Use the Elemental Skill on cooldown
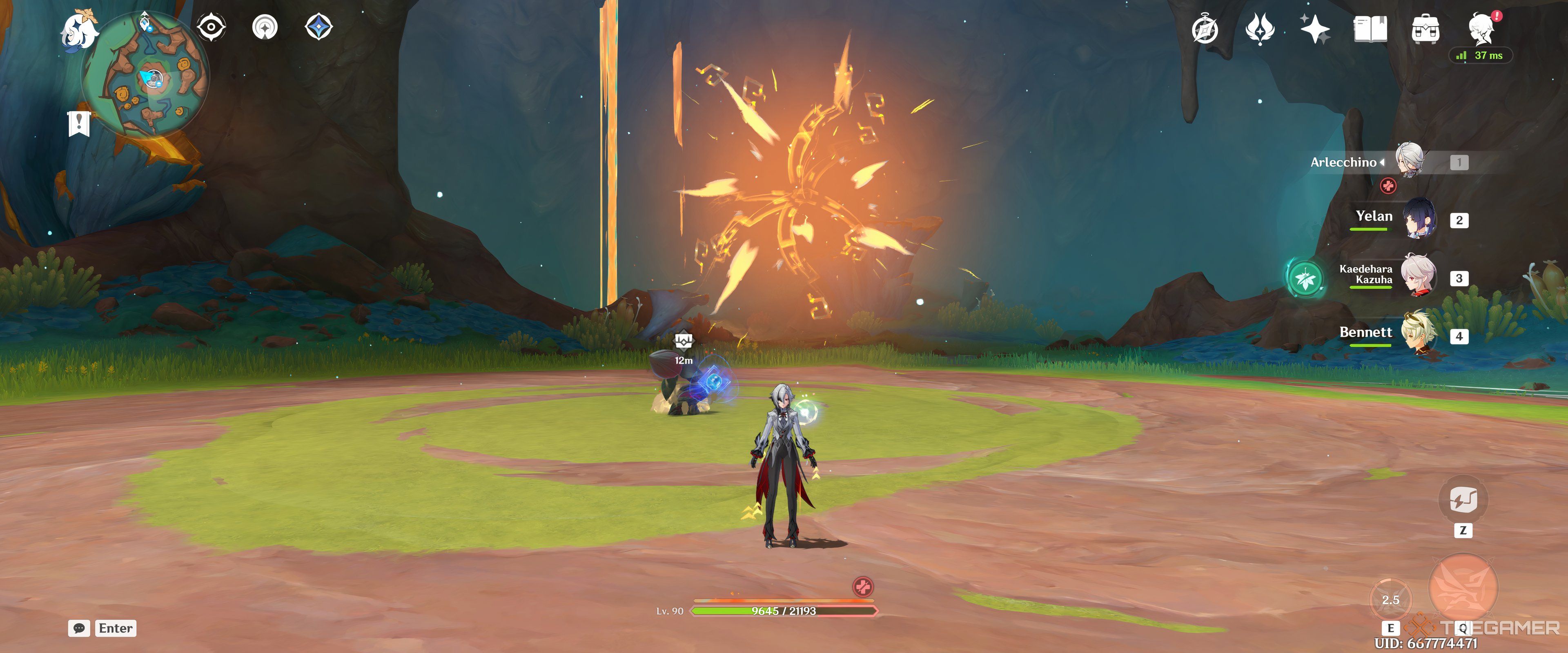The image size is (1568, 653). click(1390, 600)
